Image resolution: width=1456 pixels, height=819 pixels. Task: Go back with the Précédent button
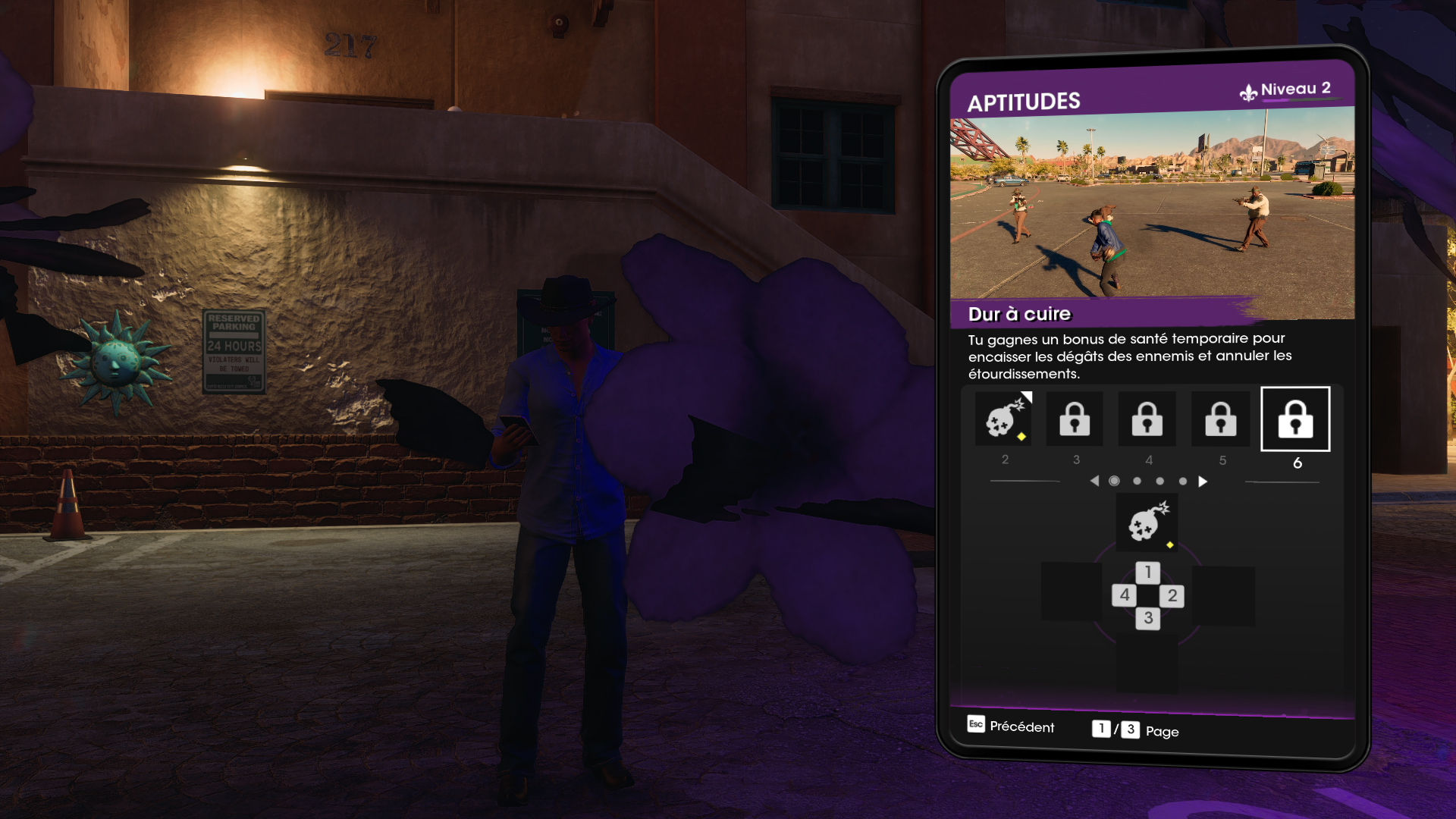point(1011,726)
